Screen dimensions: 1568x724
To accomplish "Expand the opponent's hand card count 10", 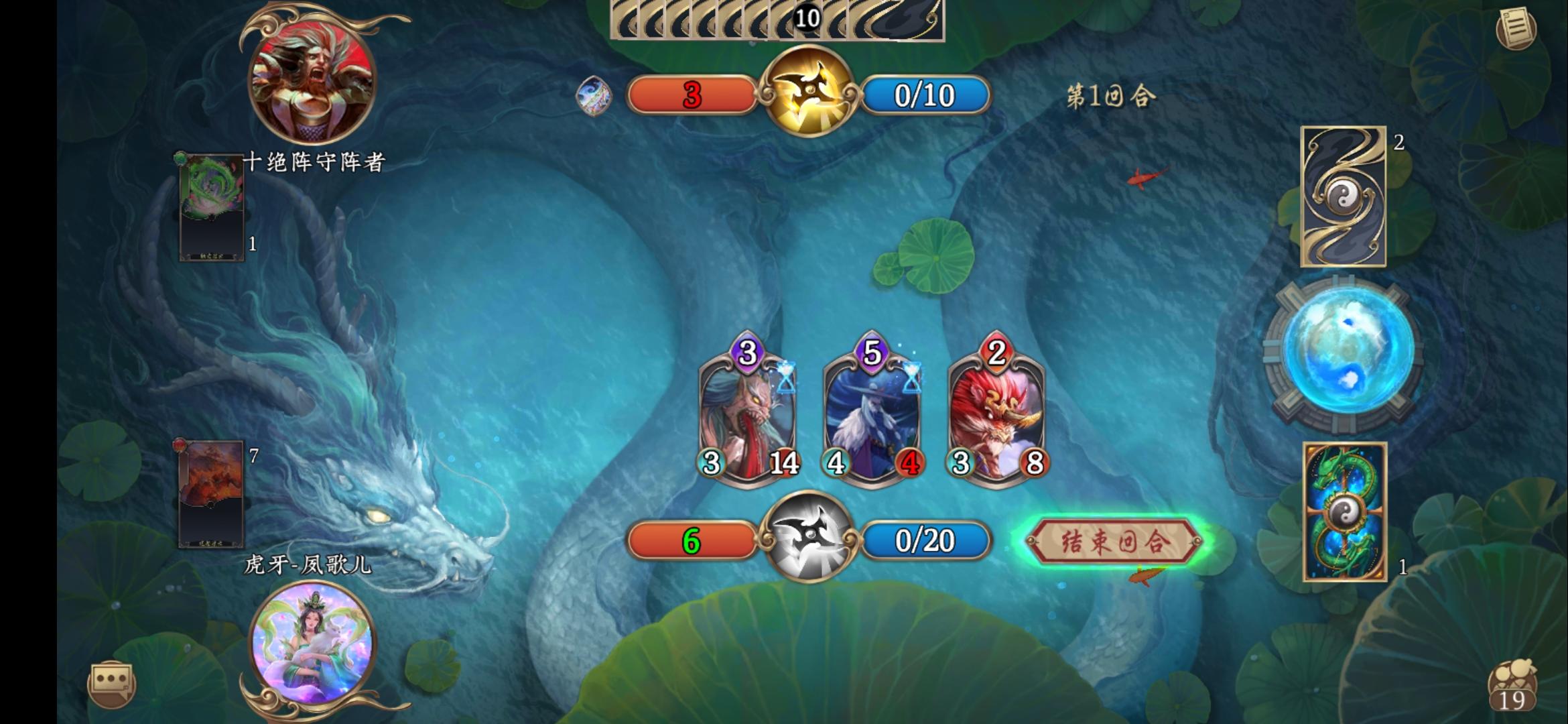I will 807,18.
